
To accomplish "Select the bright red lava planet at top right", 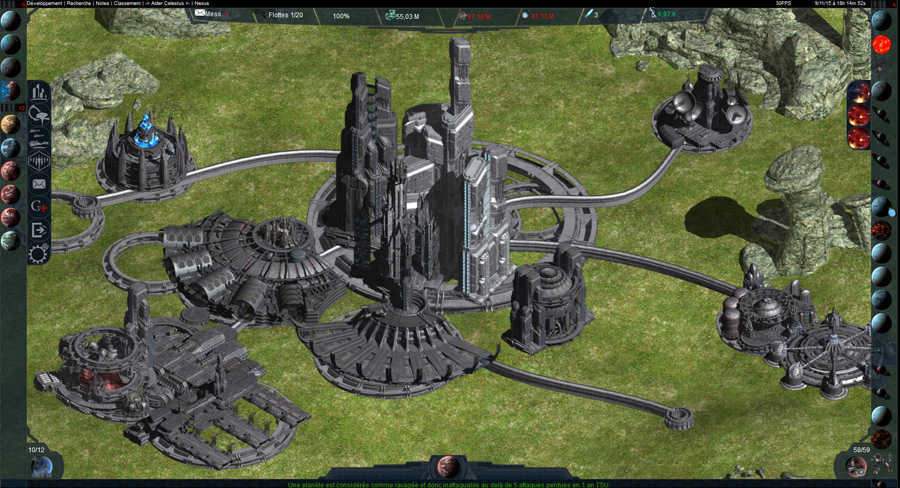I will [881, 45].
